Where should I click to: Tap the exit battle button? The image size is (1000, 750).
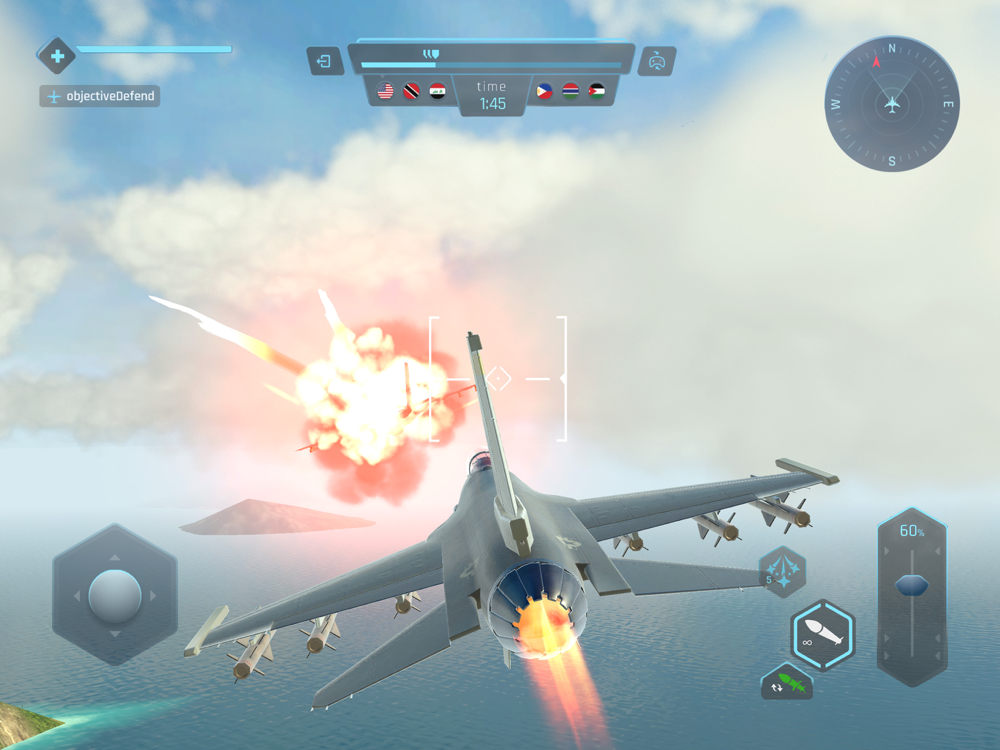point(325,61)
